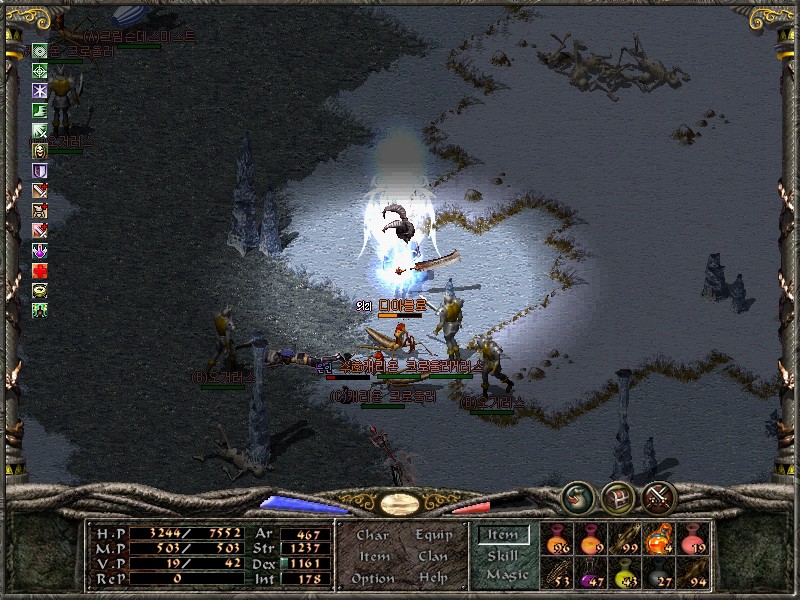The width and height of the screenshot is (800, 600).
Task: Click the round crossed swords button
Action: pos(659,495)
